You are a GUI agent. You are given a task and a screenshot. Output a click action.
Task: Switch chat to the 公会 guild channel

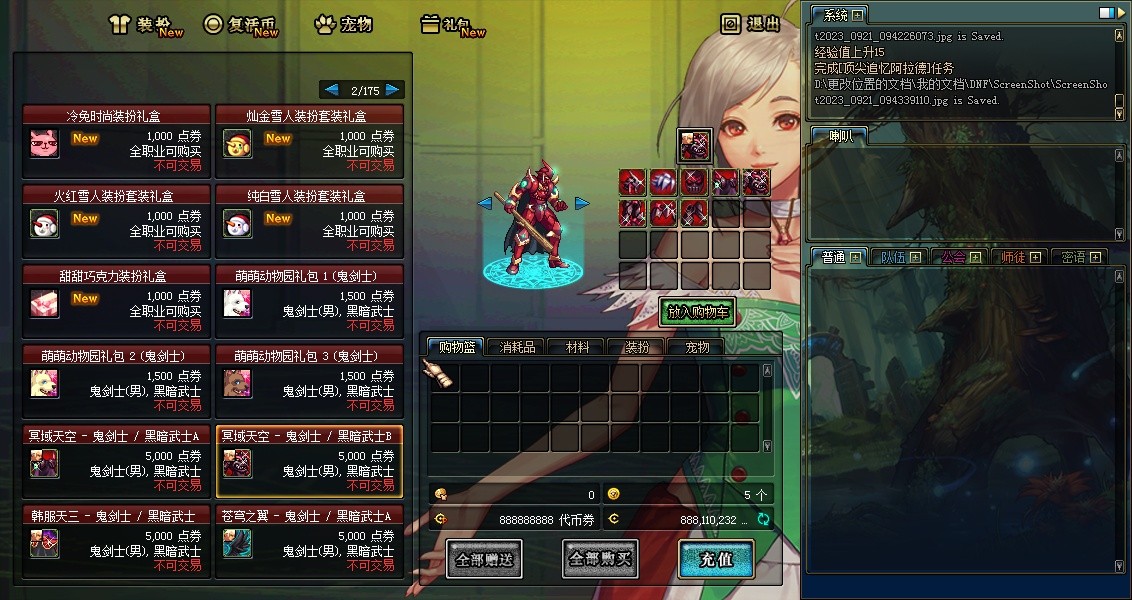954,257
